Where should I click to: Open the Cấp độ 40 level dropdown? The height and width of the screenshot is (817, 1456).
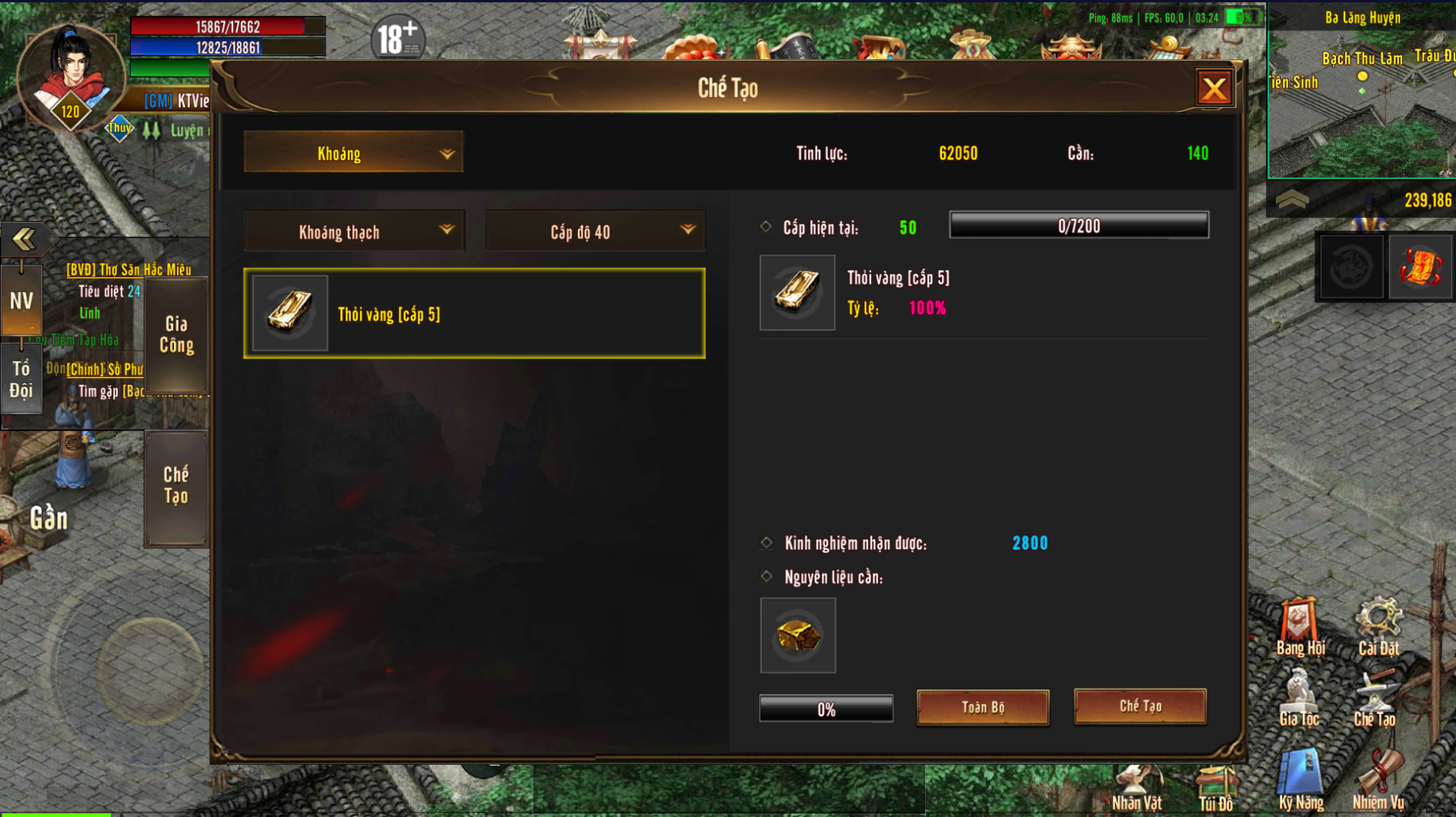(595, 232)
